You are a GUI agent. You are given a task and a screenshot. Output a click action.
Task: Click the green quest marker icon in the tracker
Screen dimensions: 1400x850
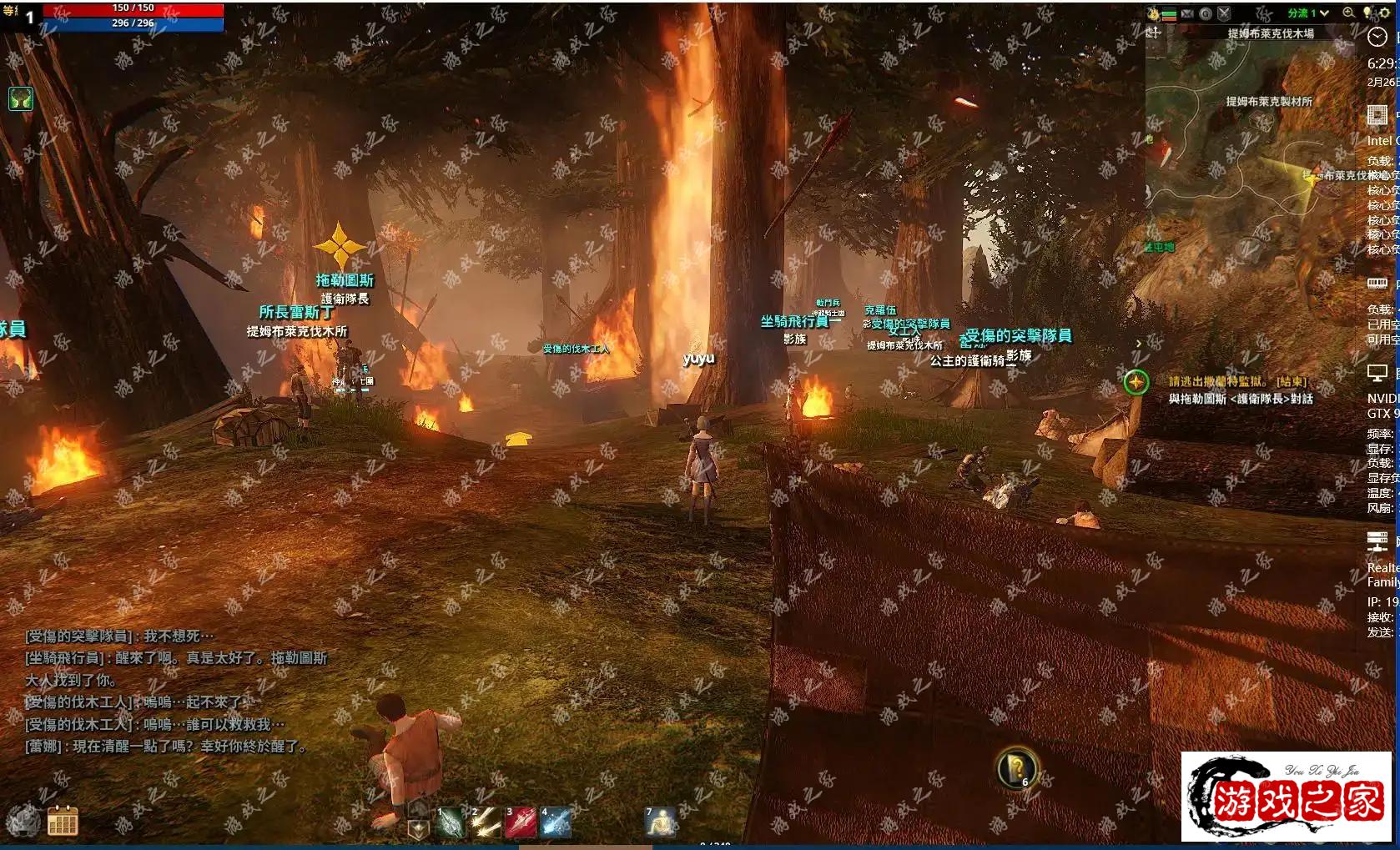1136,383
